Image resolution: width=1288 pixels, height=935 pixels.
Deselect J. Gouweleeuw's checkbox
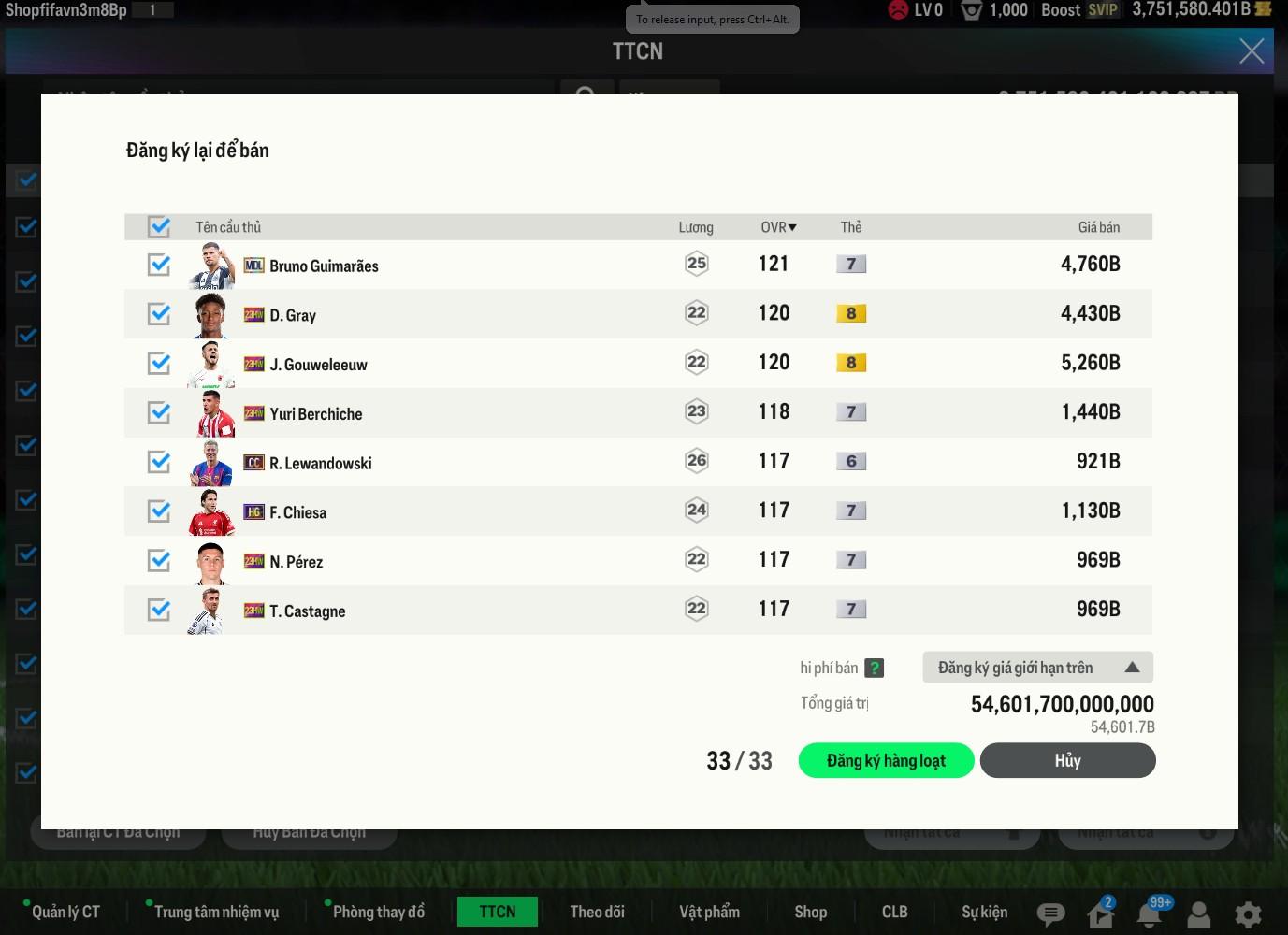point(159,364)
